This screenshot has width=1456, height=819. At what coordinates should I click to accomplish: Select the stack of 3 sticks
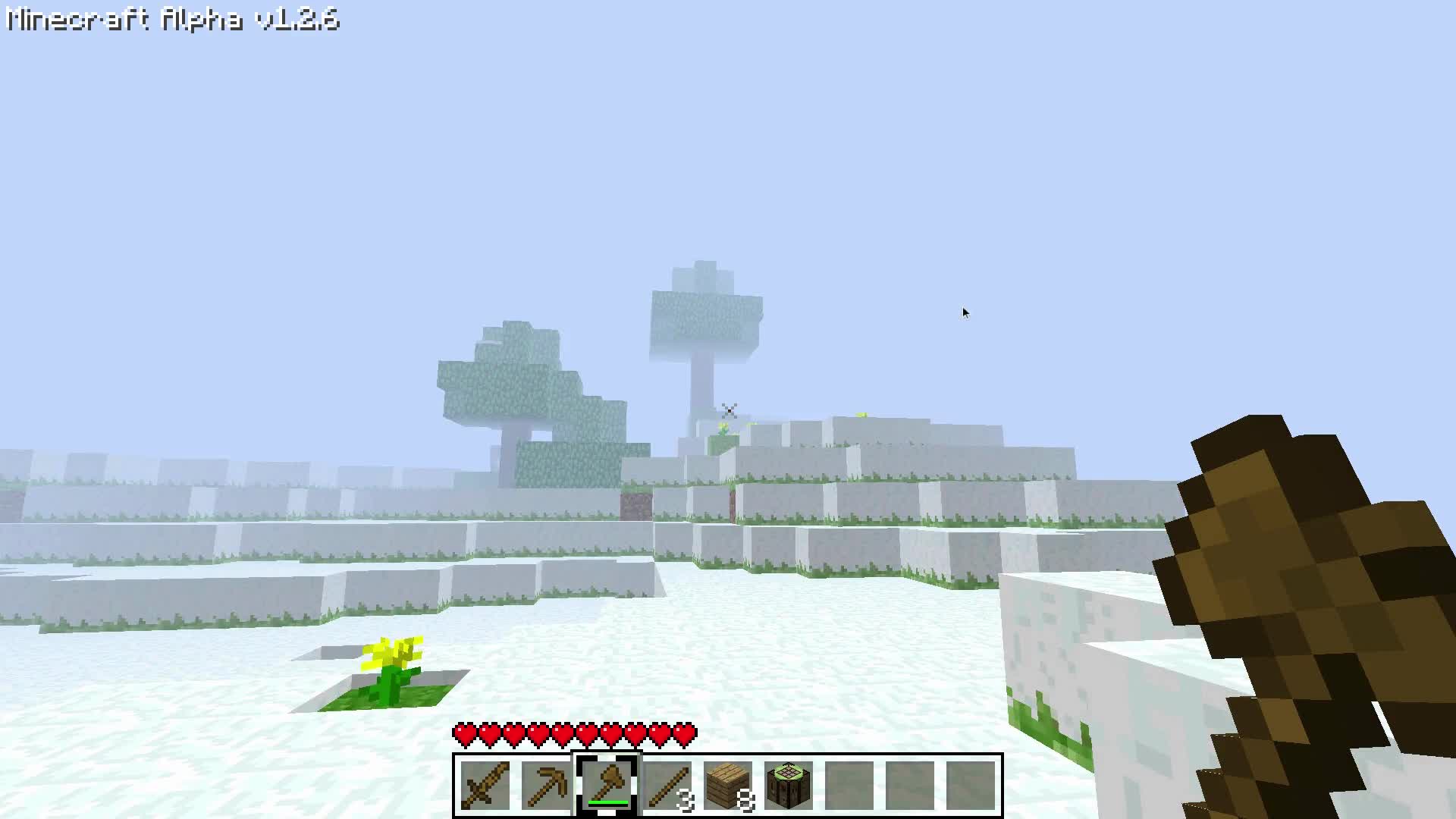tap(667, 786)
